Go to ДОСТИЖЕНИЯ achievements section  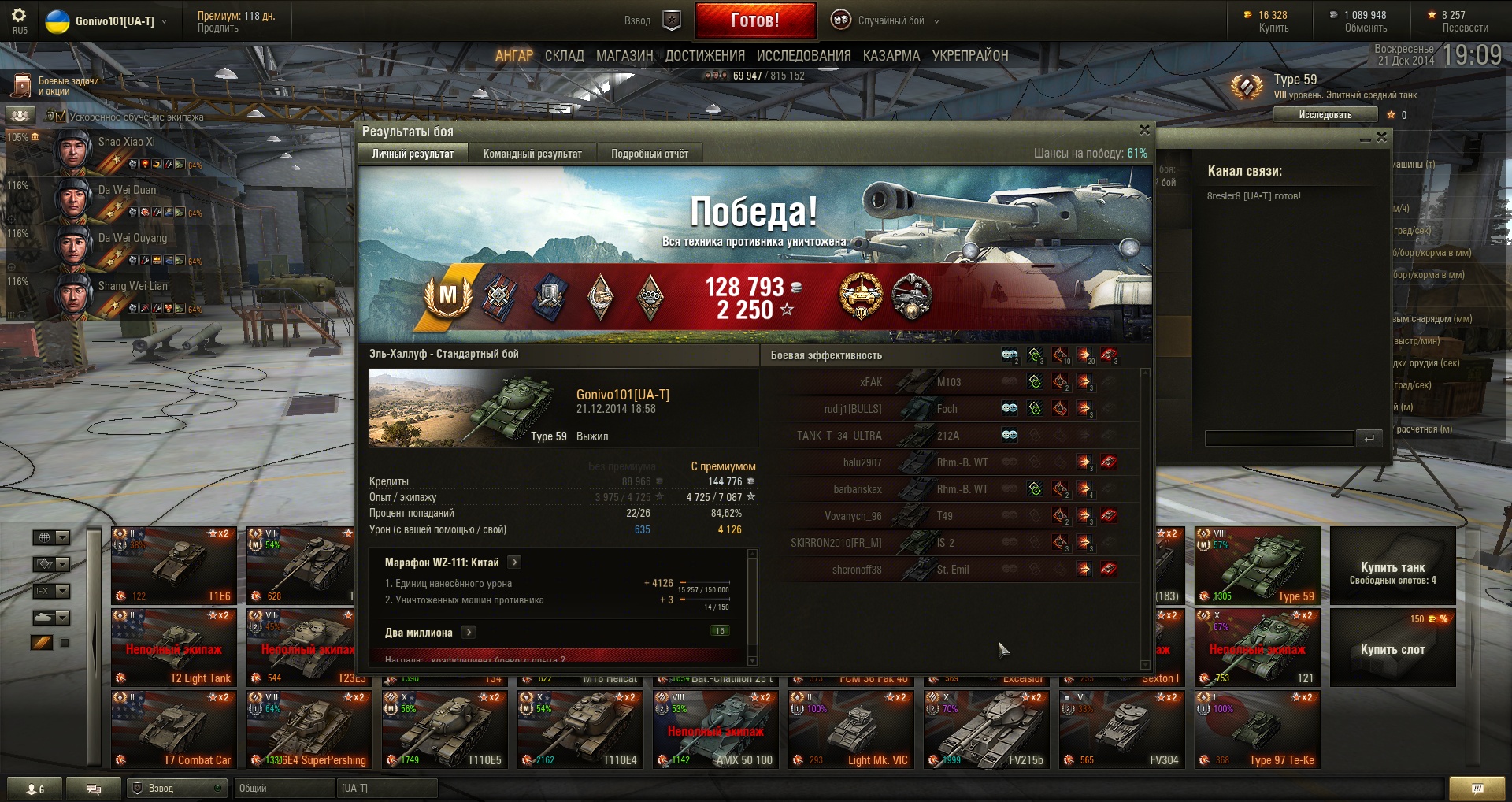(x=705, y=56)
